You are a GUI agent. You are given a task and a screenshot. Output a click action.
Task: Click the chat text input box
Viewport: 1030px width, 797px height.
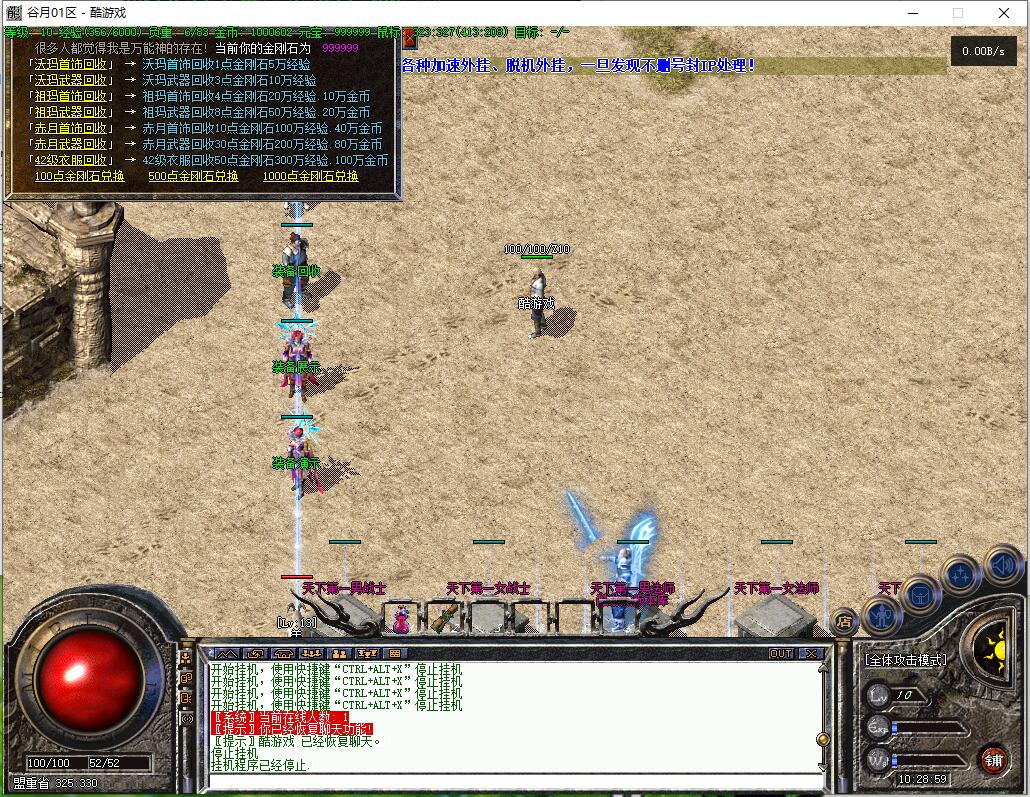click(510, 781)
